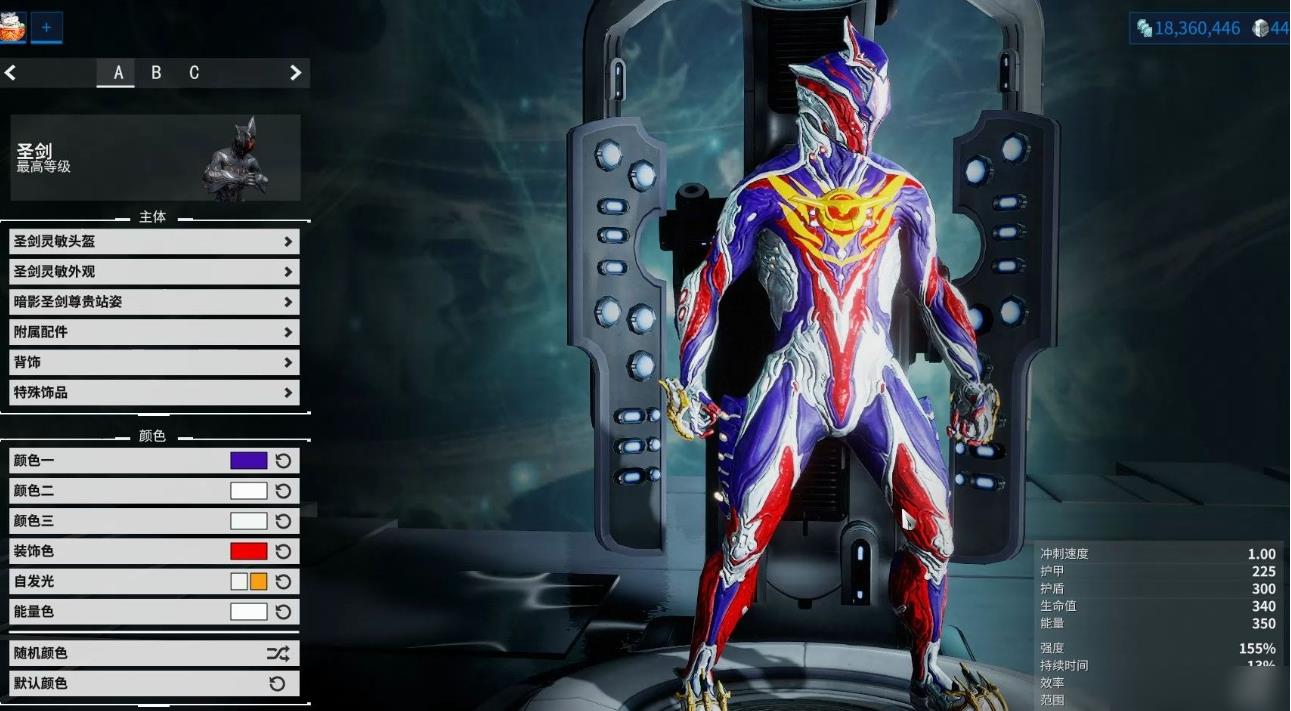
Task: Click the plus button at top left
Action: [46, 27]
